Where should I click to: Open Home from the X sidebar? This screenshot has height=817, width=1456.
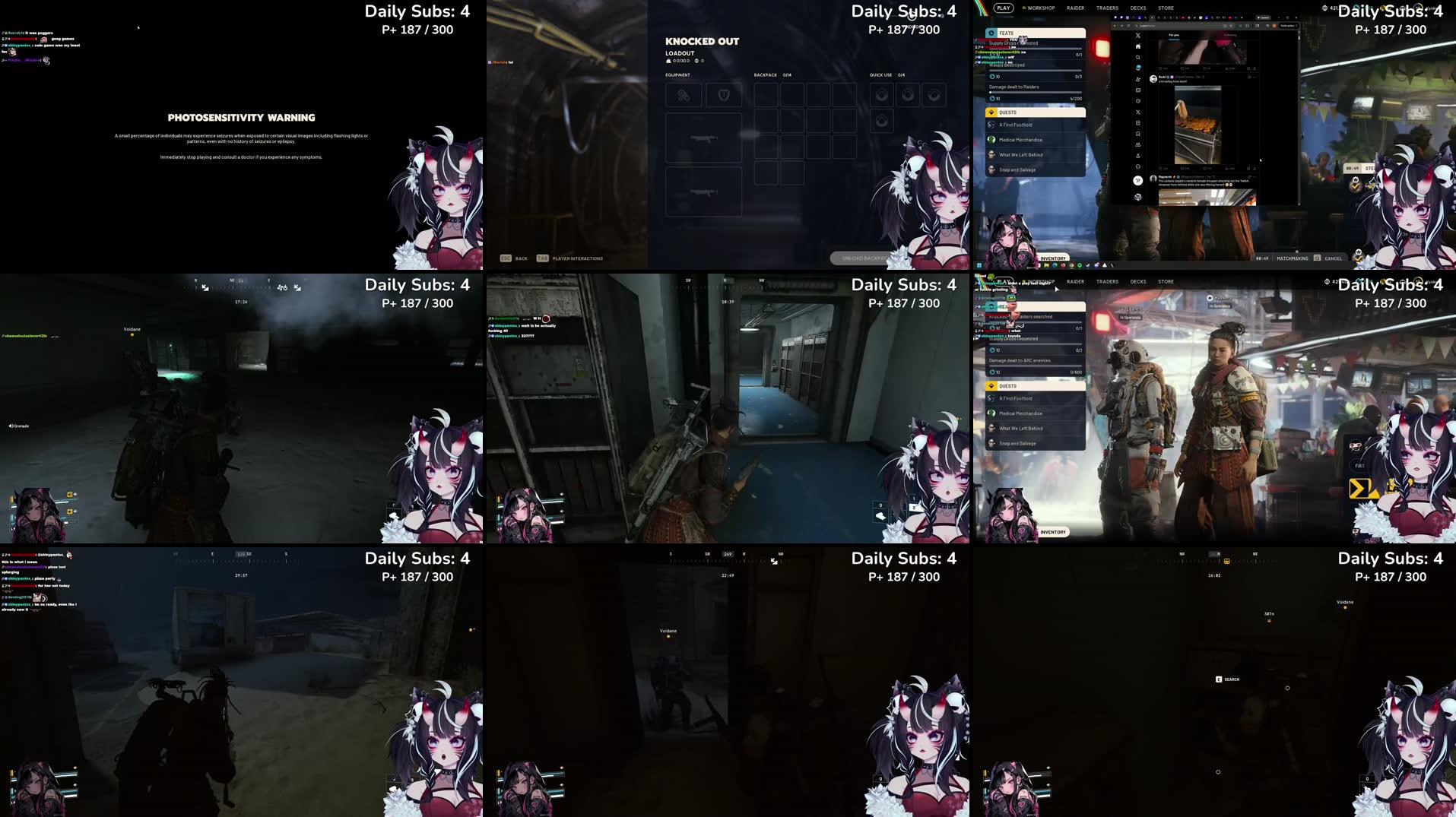(x=1138, y=46)
